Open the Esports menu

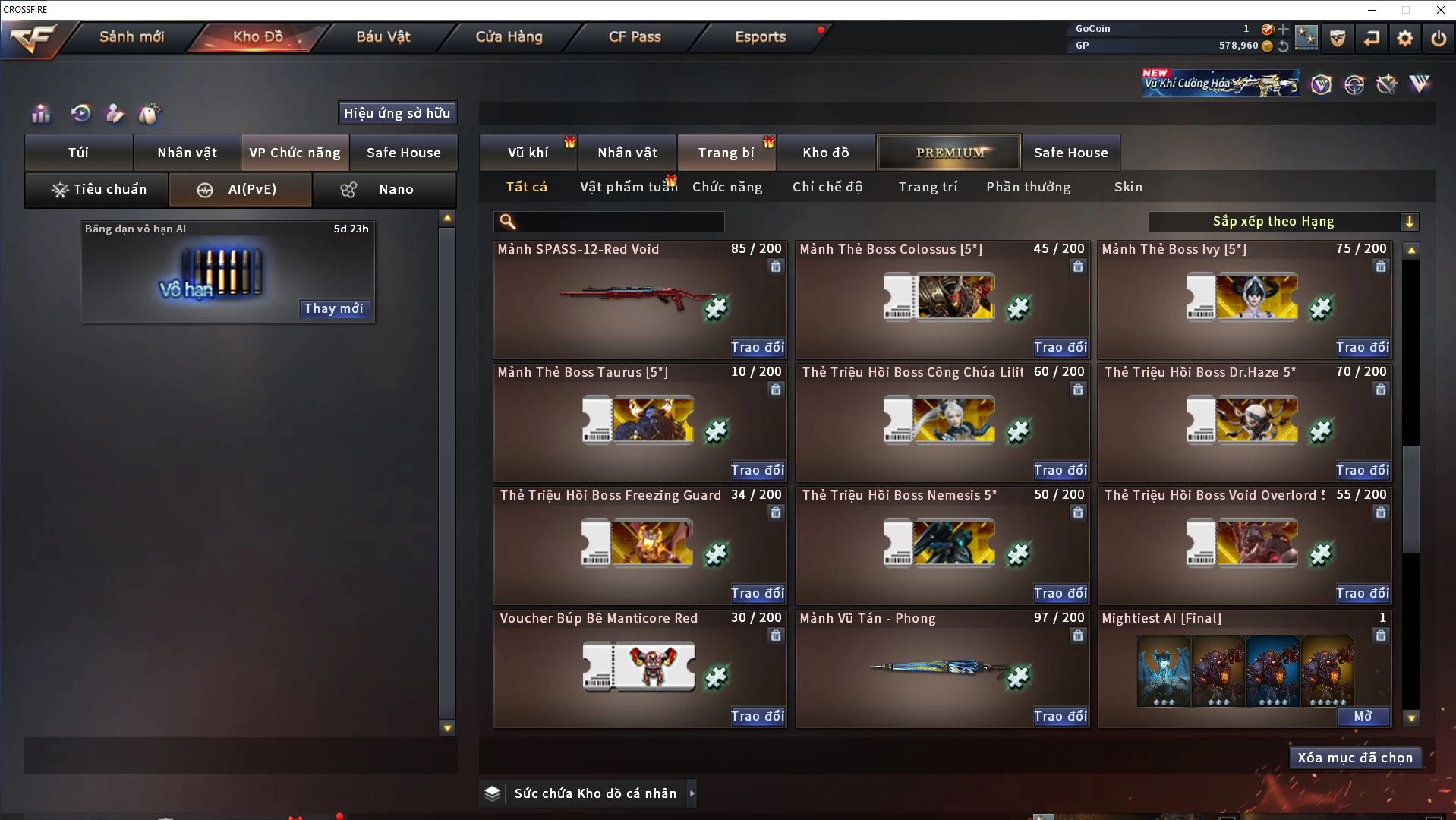760,36
